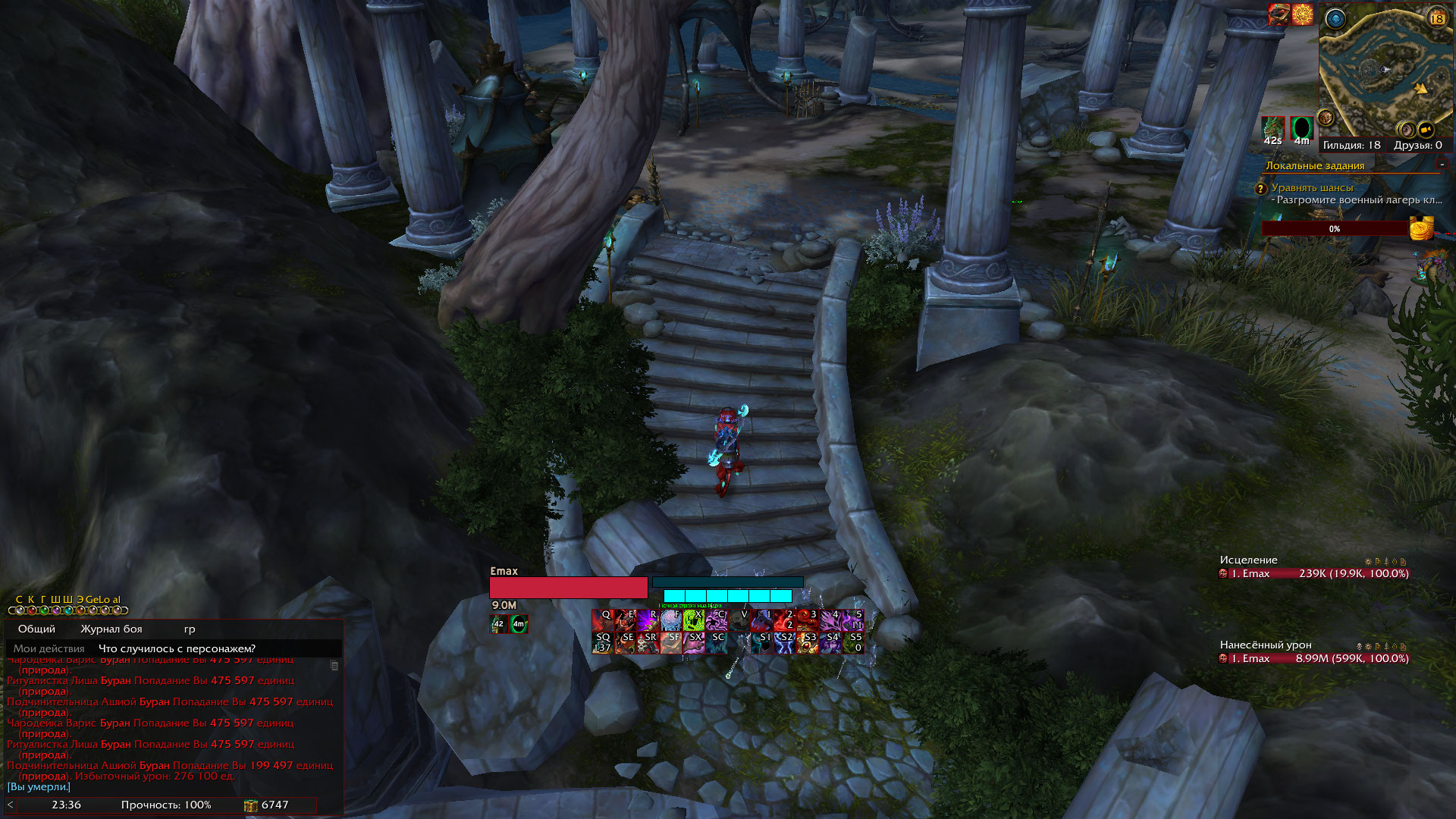This screenshot has width=1456, height=819.
Task: Switch to the Общий chat tab
Action: coord(36,629)
